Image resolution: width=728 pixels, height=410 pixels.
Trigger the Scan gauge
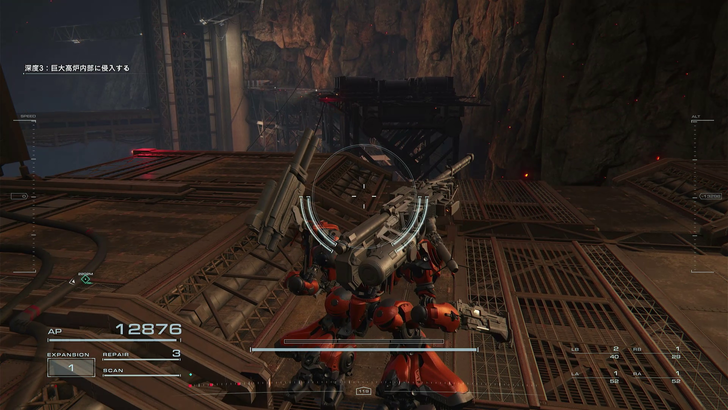click(x=140, y=371)
